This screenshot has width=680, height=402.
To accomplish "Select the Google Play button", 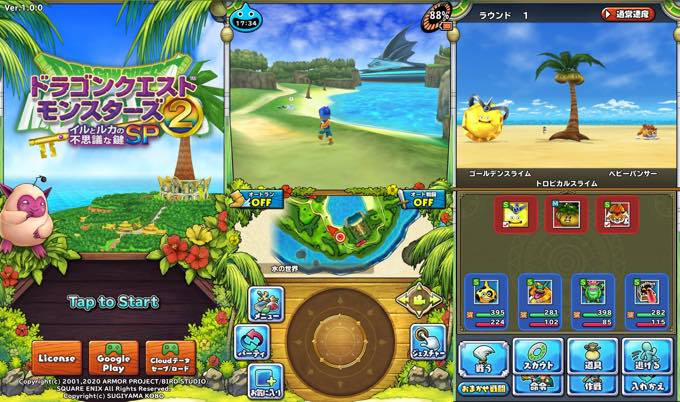I will click(113, 358).
